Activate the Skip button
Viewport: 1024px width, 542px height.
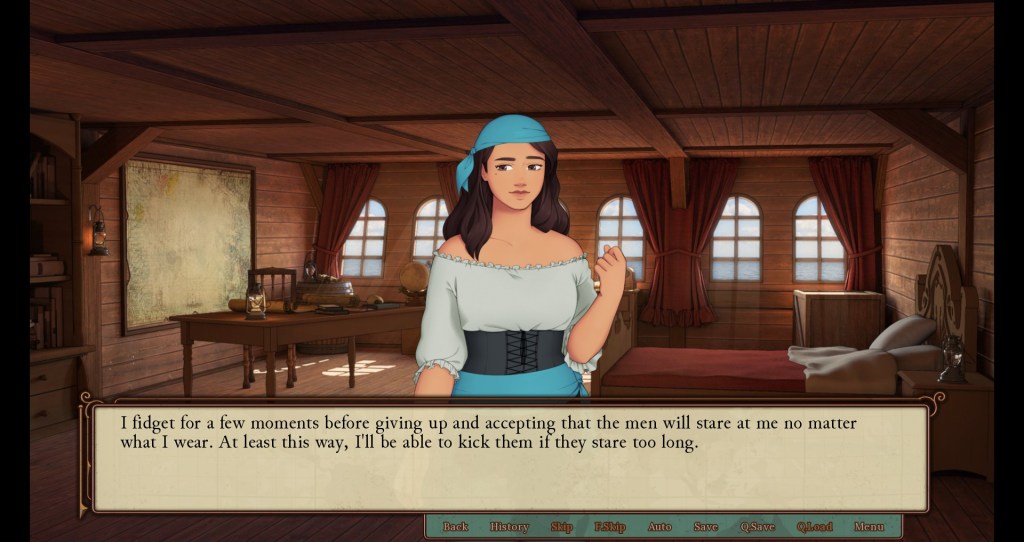(x=561, y=527)
